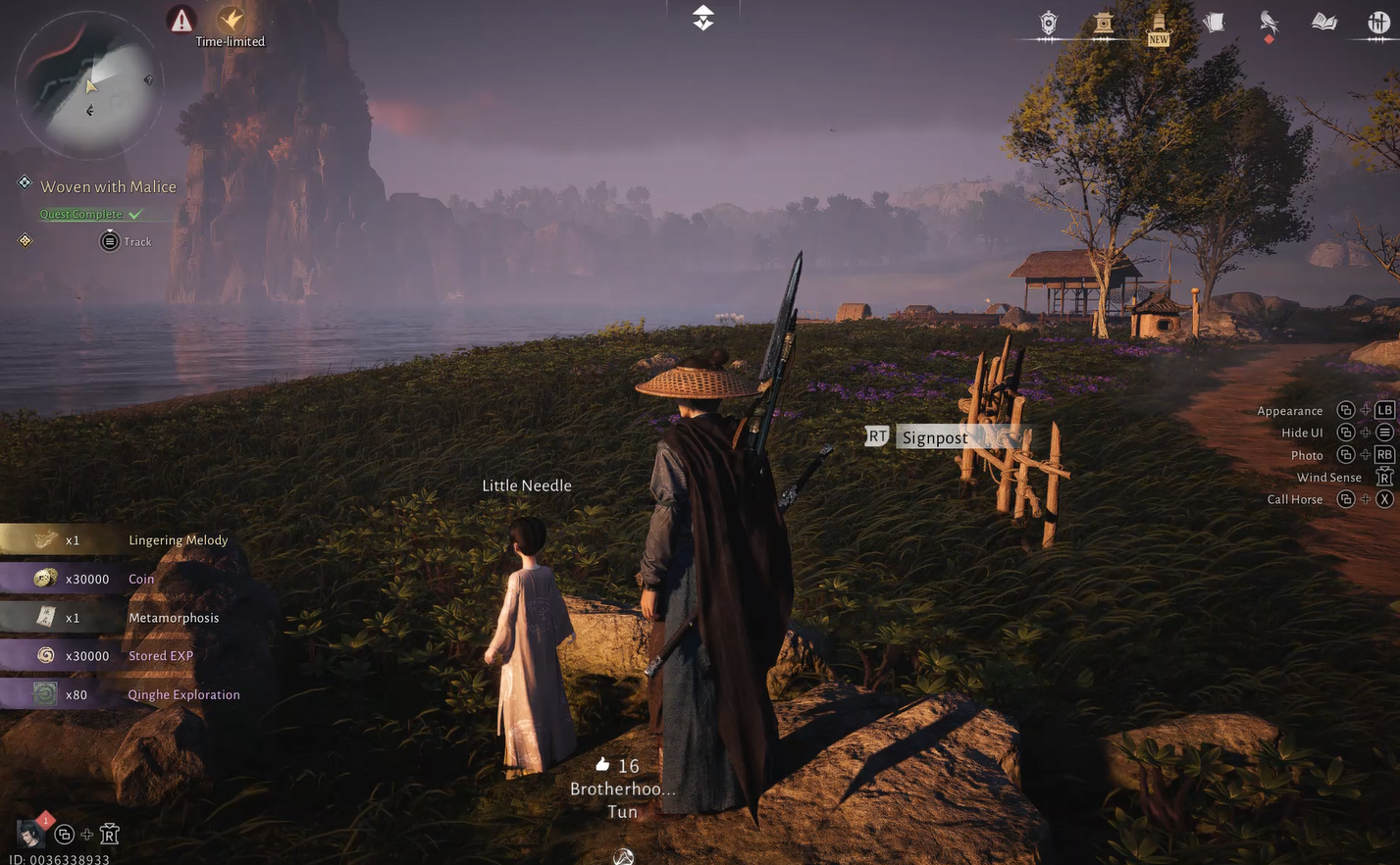Select the crossed swords icon on top bar
Screen dimensions: 1400x865
pyautogui.click(x=1379, y=22)
